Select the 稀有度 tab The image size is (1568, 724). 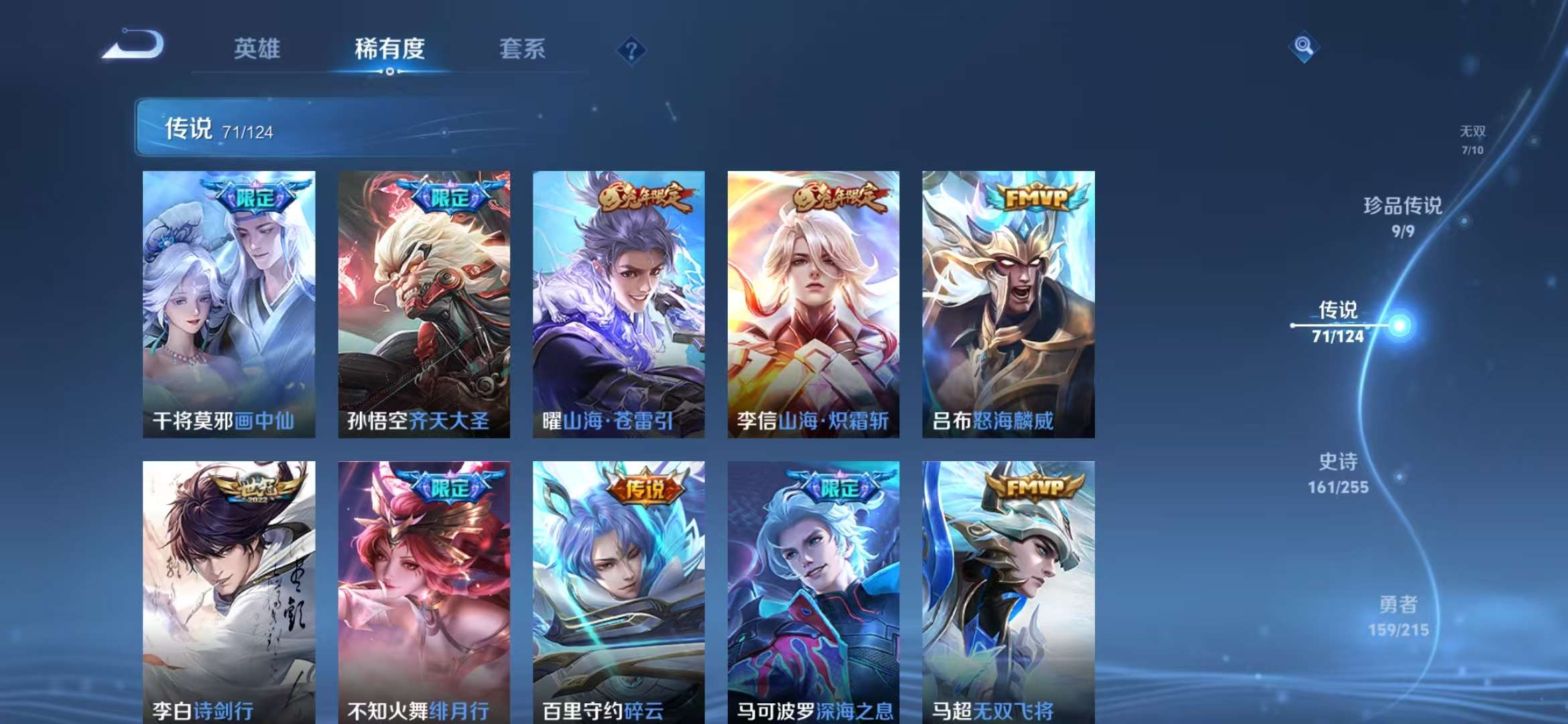tap(390, 49)
